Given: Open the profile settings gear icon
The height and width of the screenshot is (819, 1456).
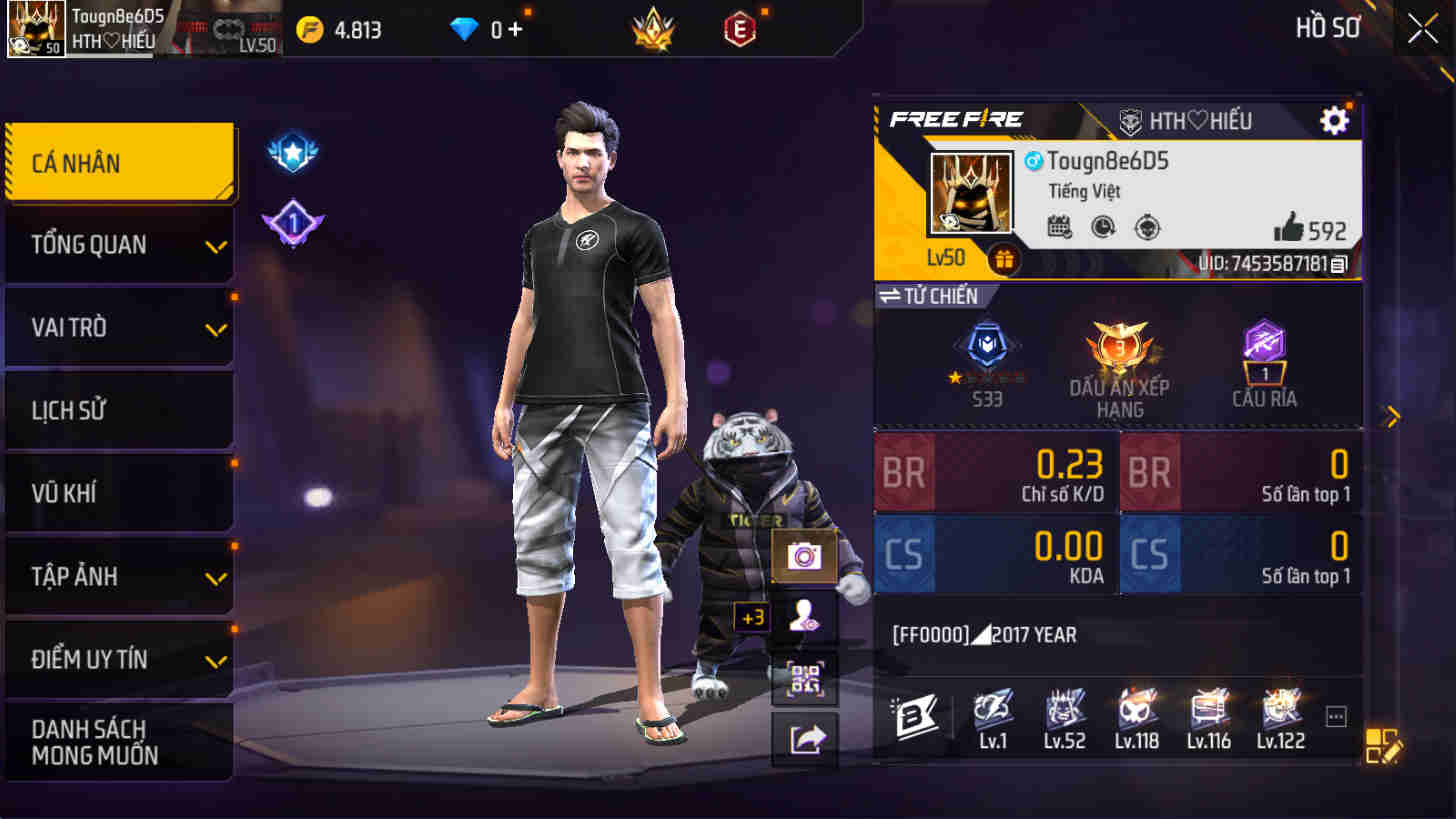Looking at the screenshot, I should coord(1334,120).
